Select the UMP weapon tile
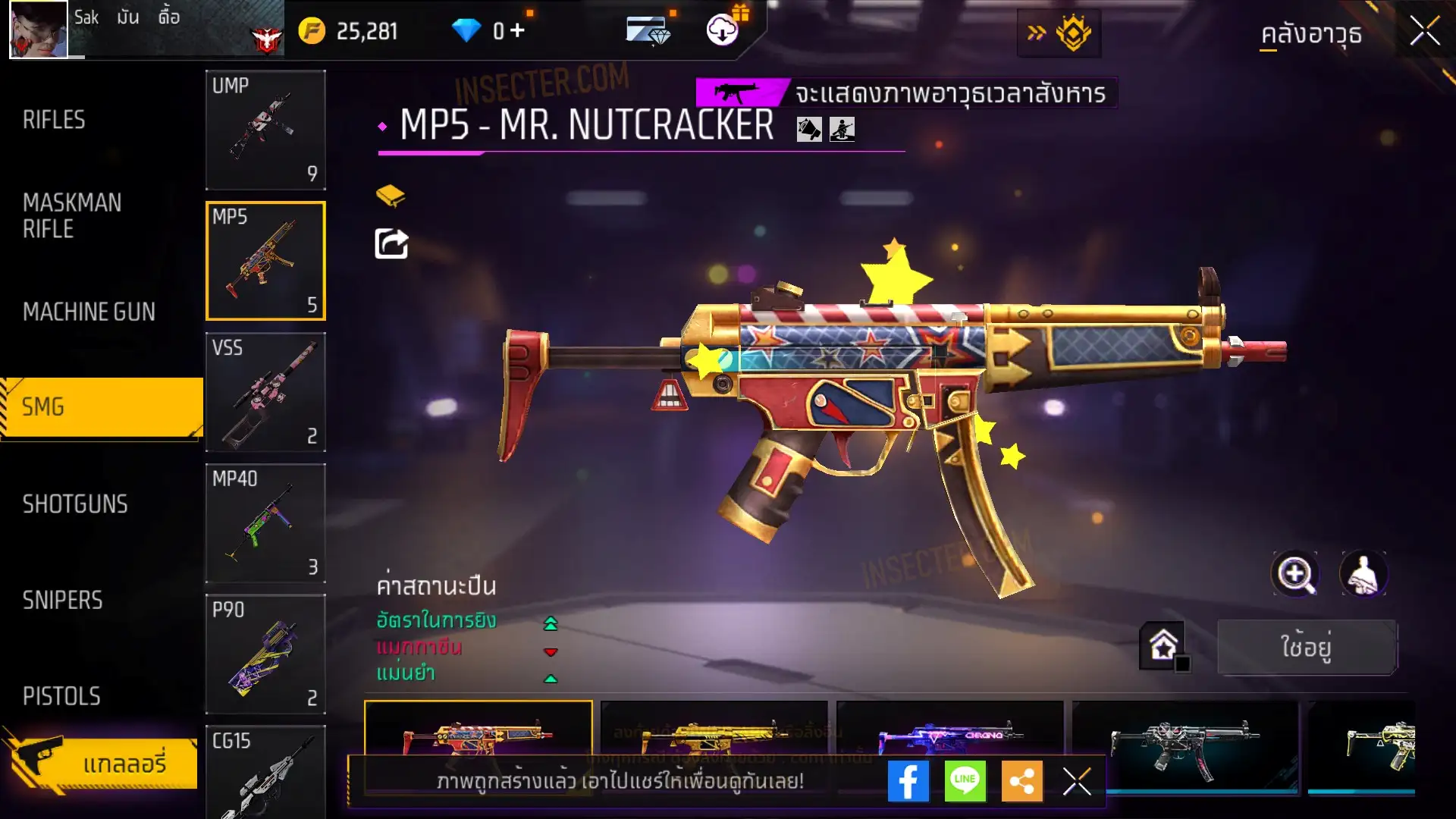Image resolution: width=1456 pixels, height=819 pixels. coord(265,130)
